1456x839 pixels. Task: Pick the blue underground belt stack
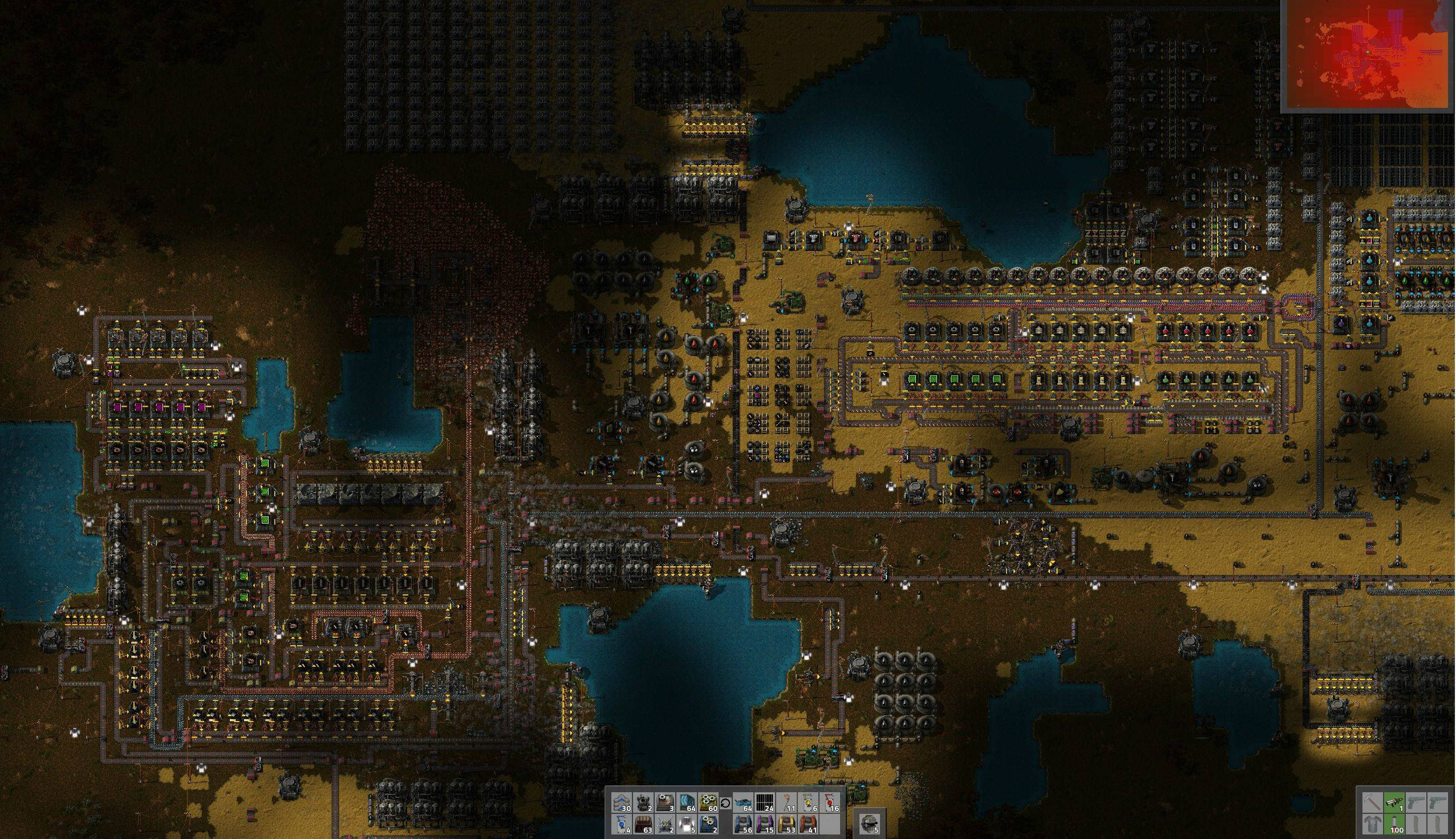point(744,824)
